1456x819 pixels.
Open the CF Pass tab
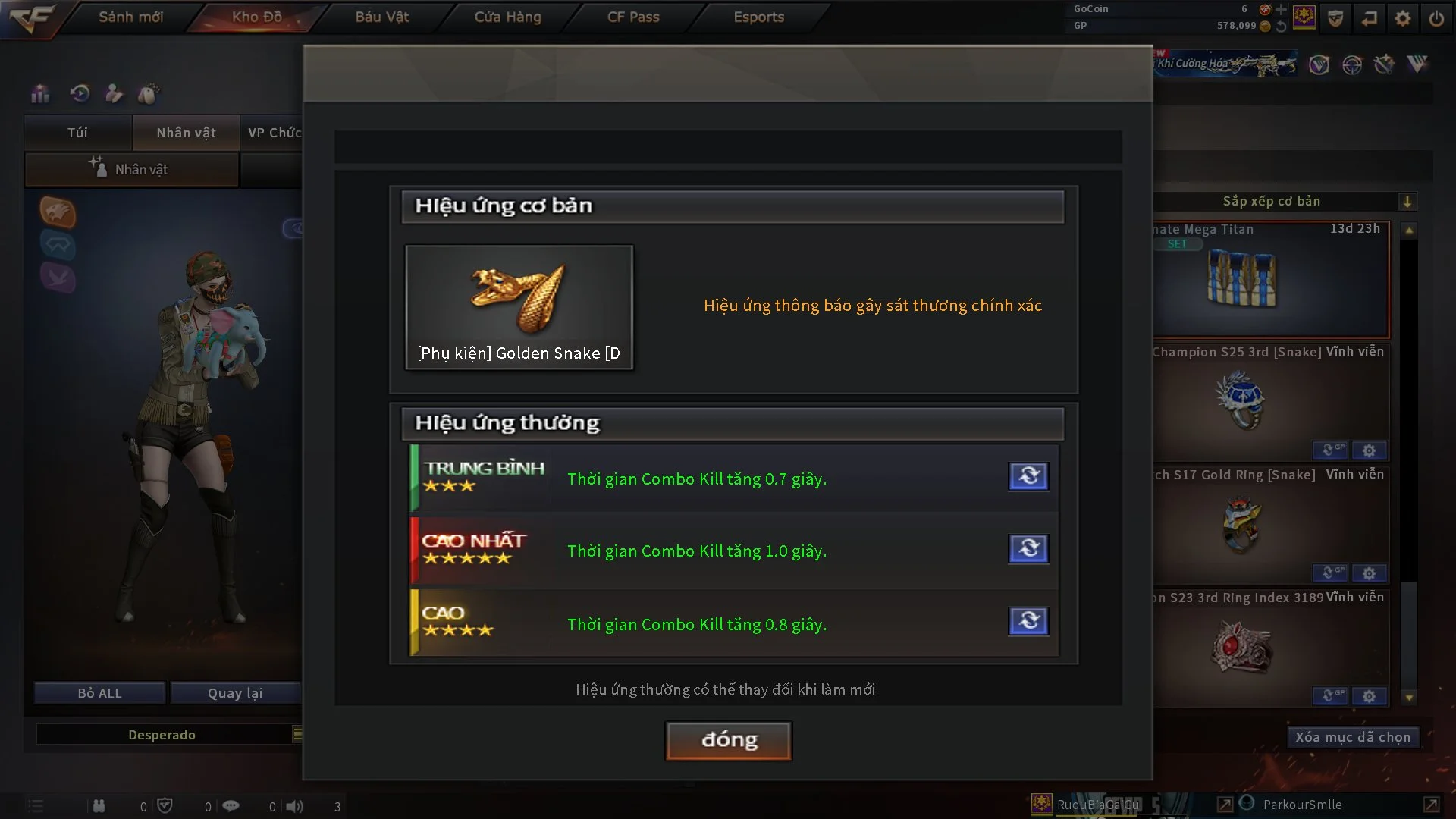point(633,17)
